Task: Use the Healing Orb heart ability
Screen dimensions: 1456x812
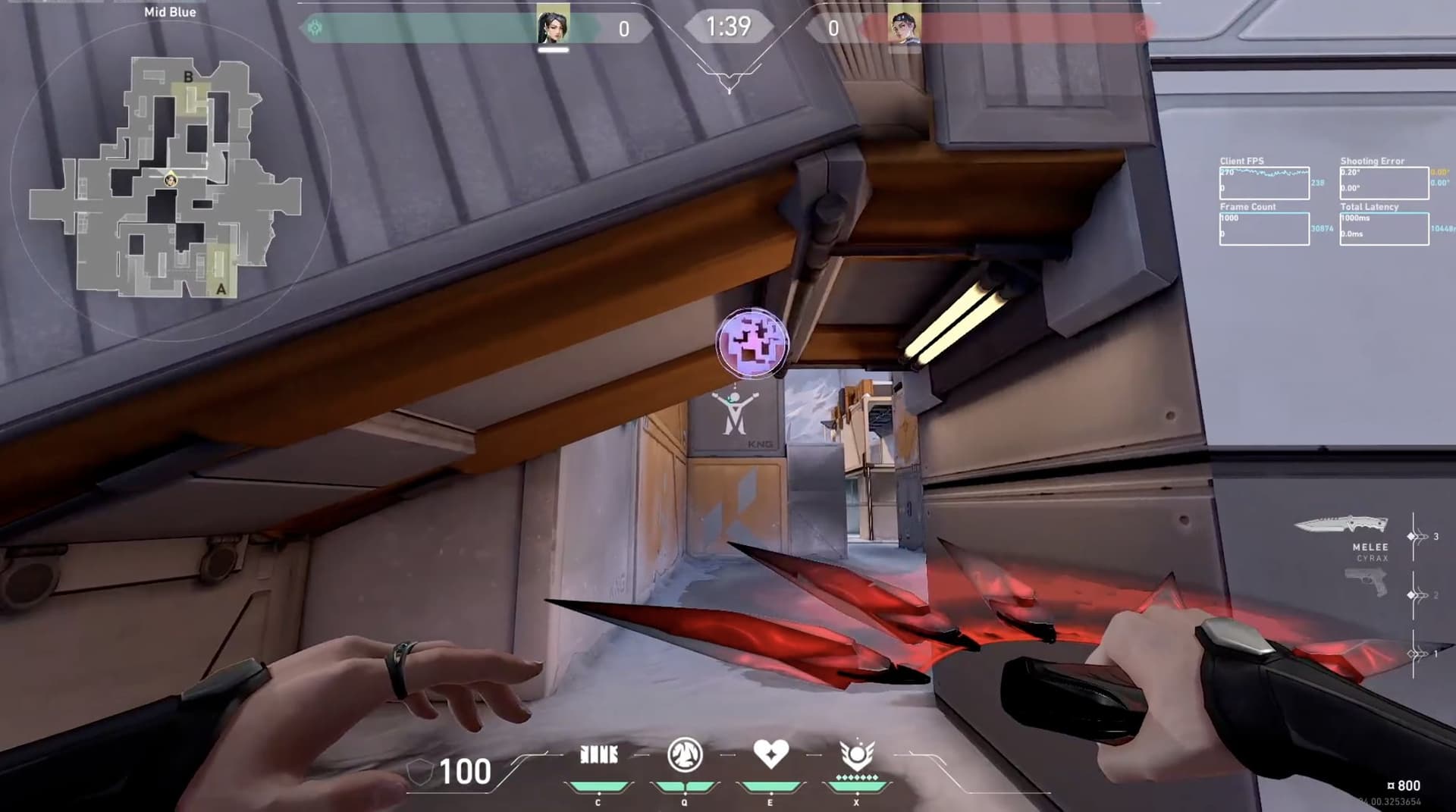Action: [x=770, y=755]
